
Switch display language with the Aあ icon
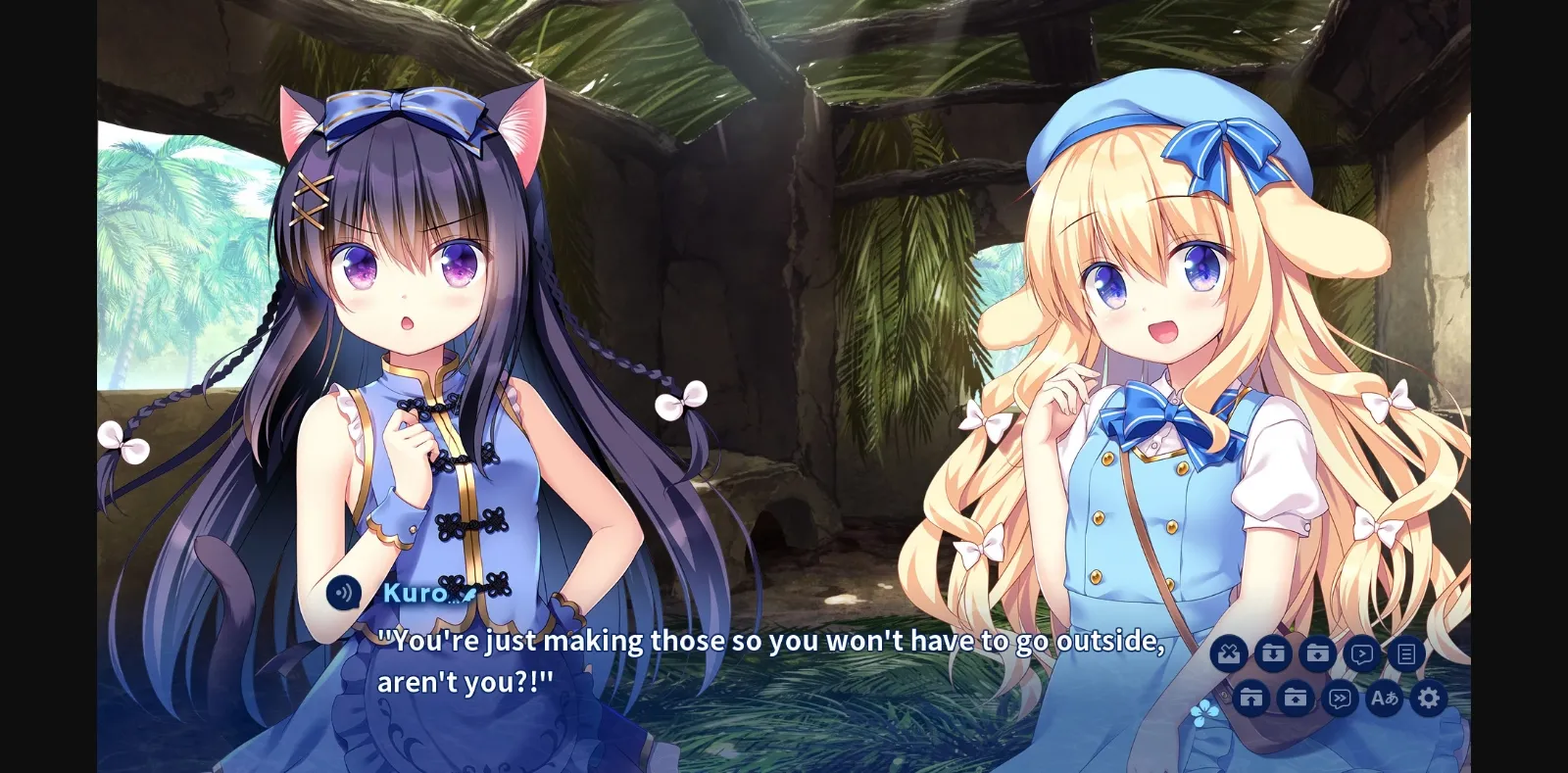pos(1385,699)
